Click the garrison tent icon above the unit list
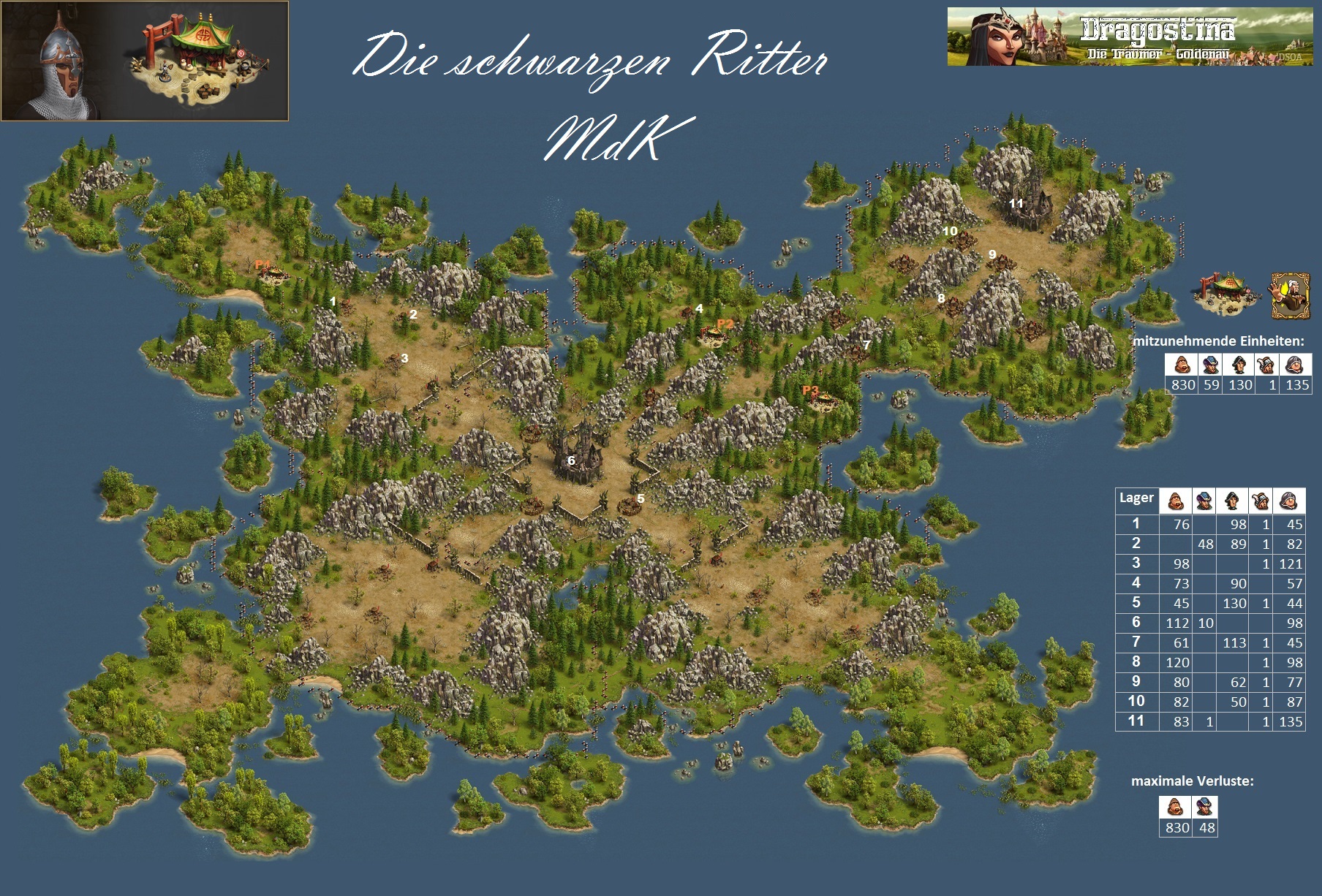The height and width of the screenshot is (896, 1322). tap(1228, 294)
